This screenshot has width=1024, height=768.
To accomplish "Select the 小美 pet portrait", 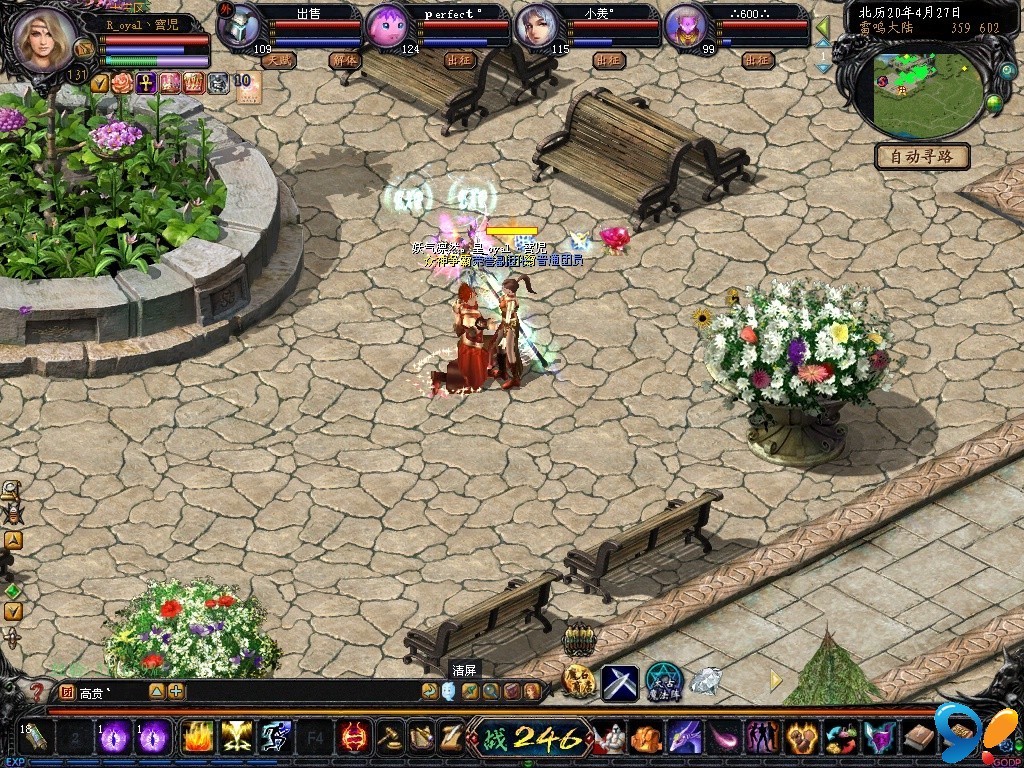I will coord(536,28).
